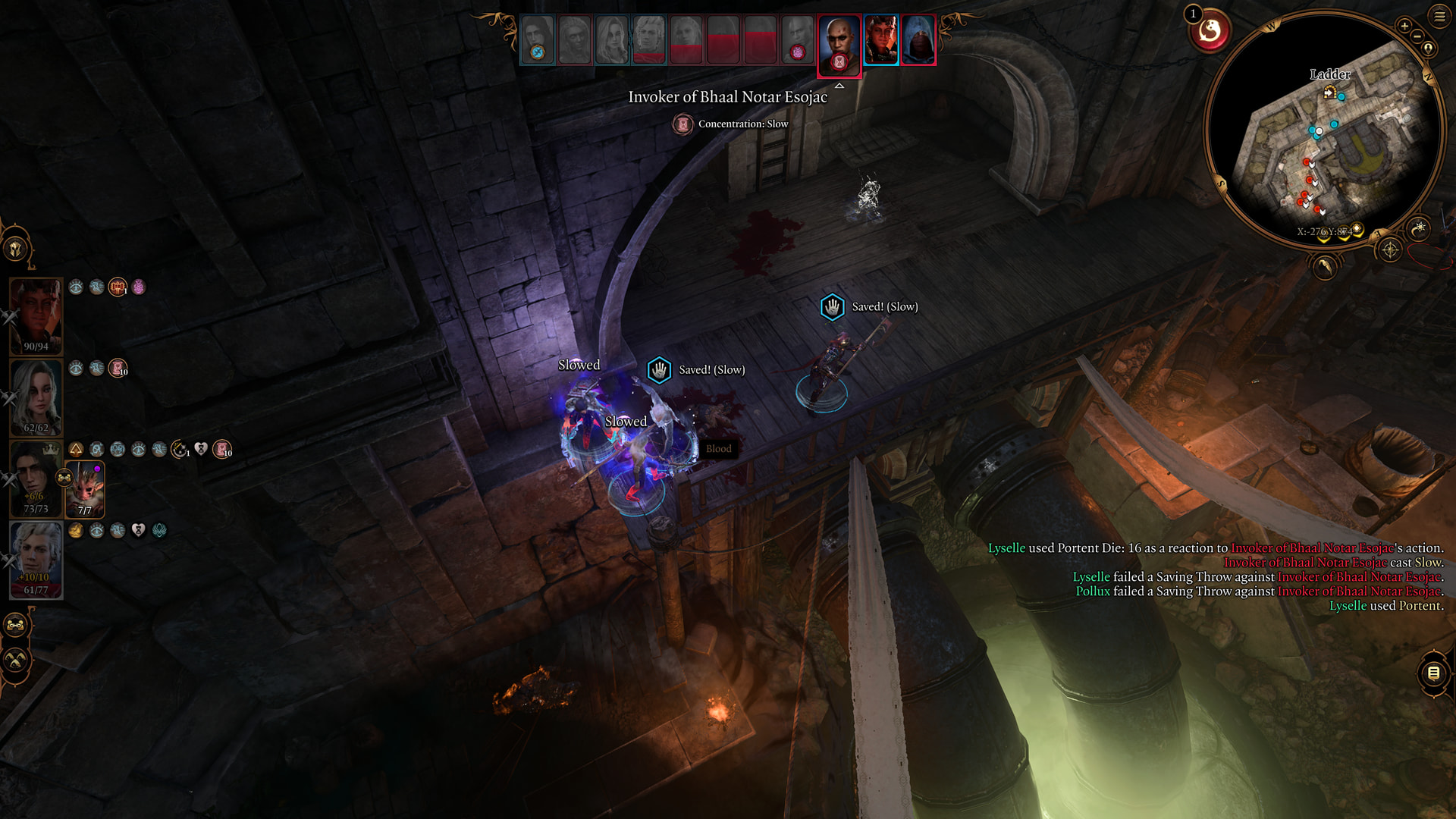Viewport: 1456px width, 819px height.
Task: Pick the blue-hooded enemy turn-order portrait
Action: (x=918, y=39)
